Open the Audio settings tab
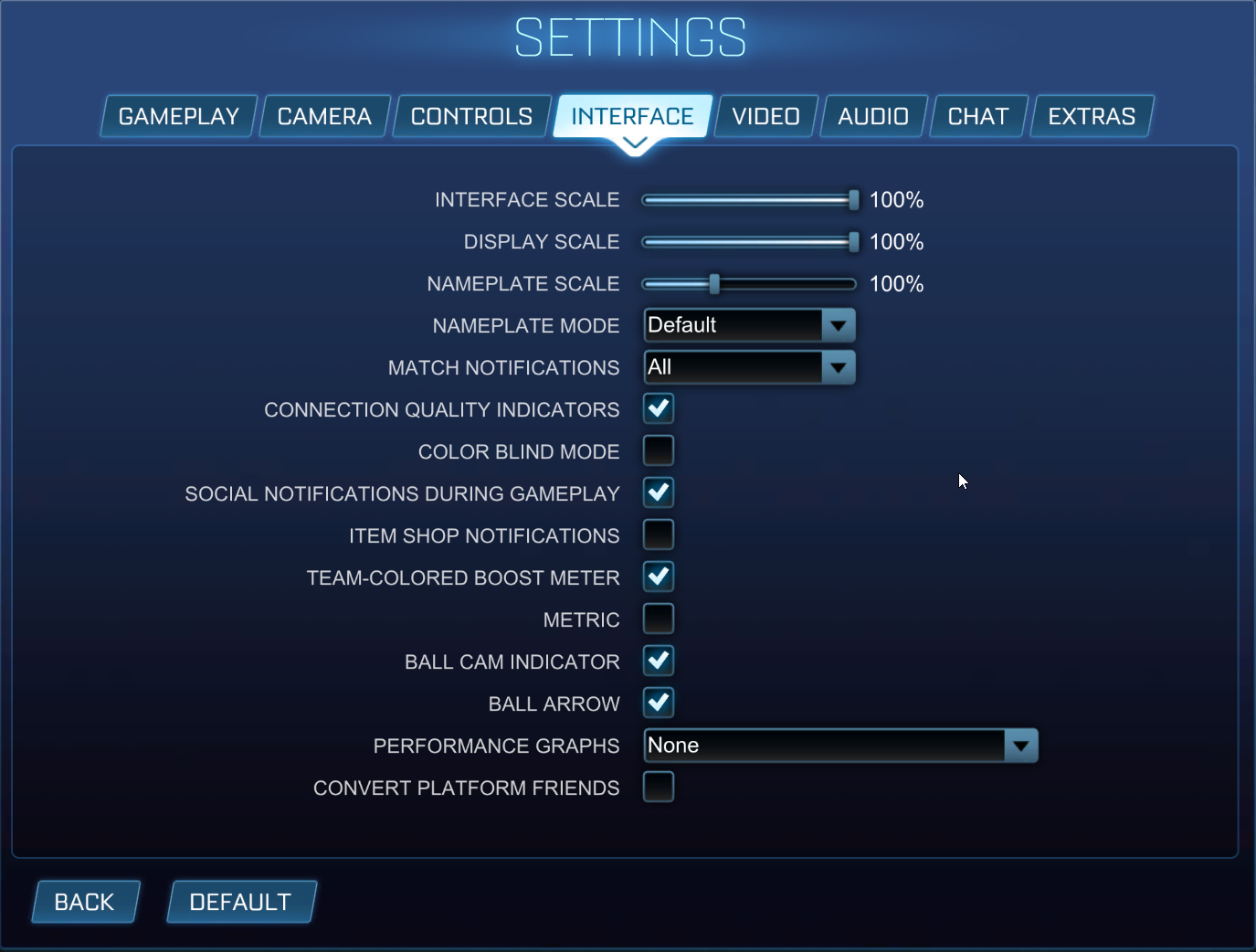 tap(872, 116)
